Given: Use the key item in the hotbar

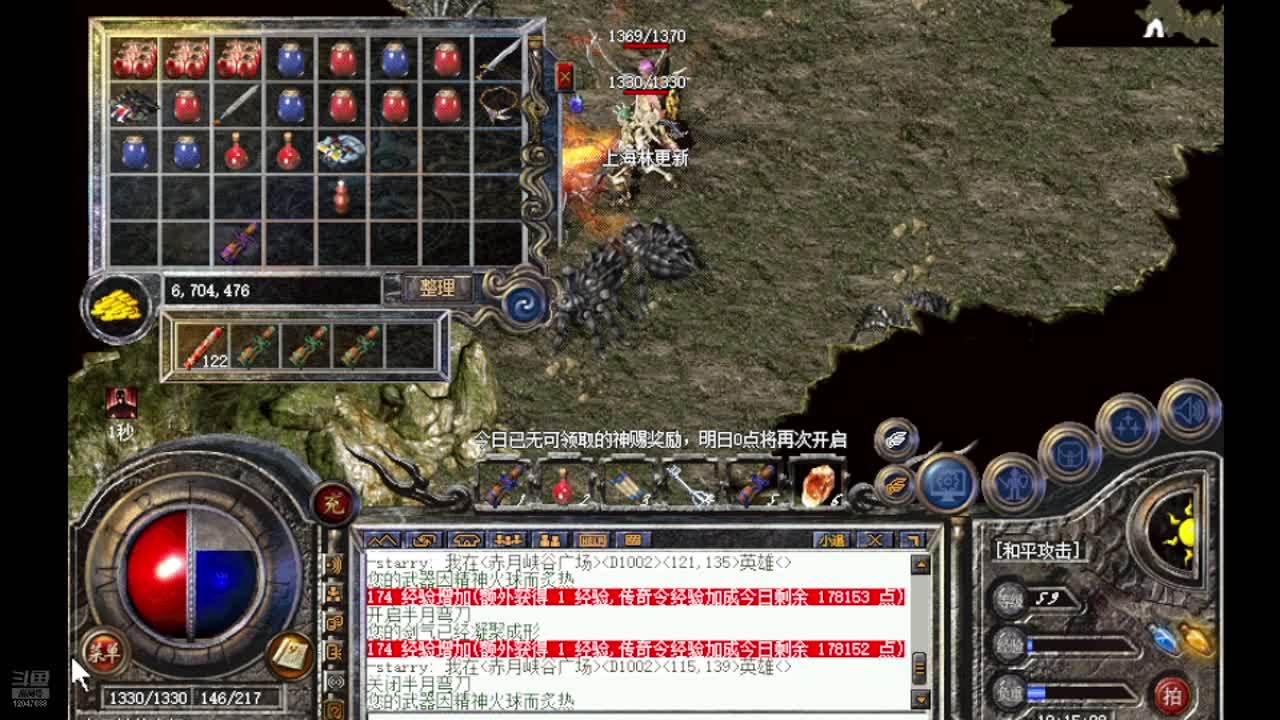Looking at the screenshot, I should pyautogui.click(x=689, y=485).
